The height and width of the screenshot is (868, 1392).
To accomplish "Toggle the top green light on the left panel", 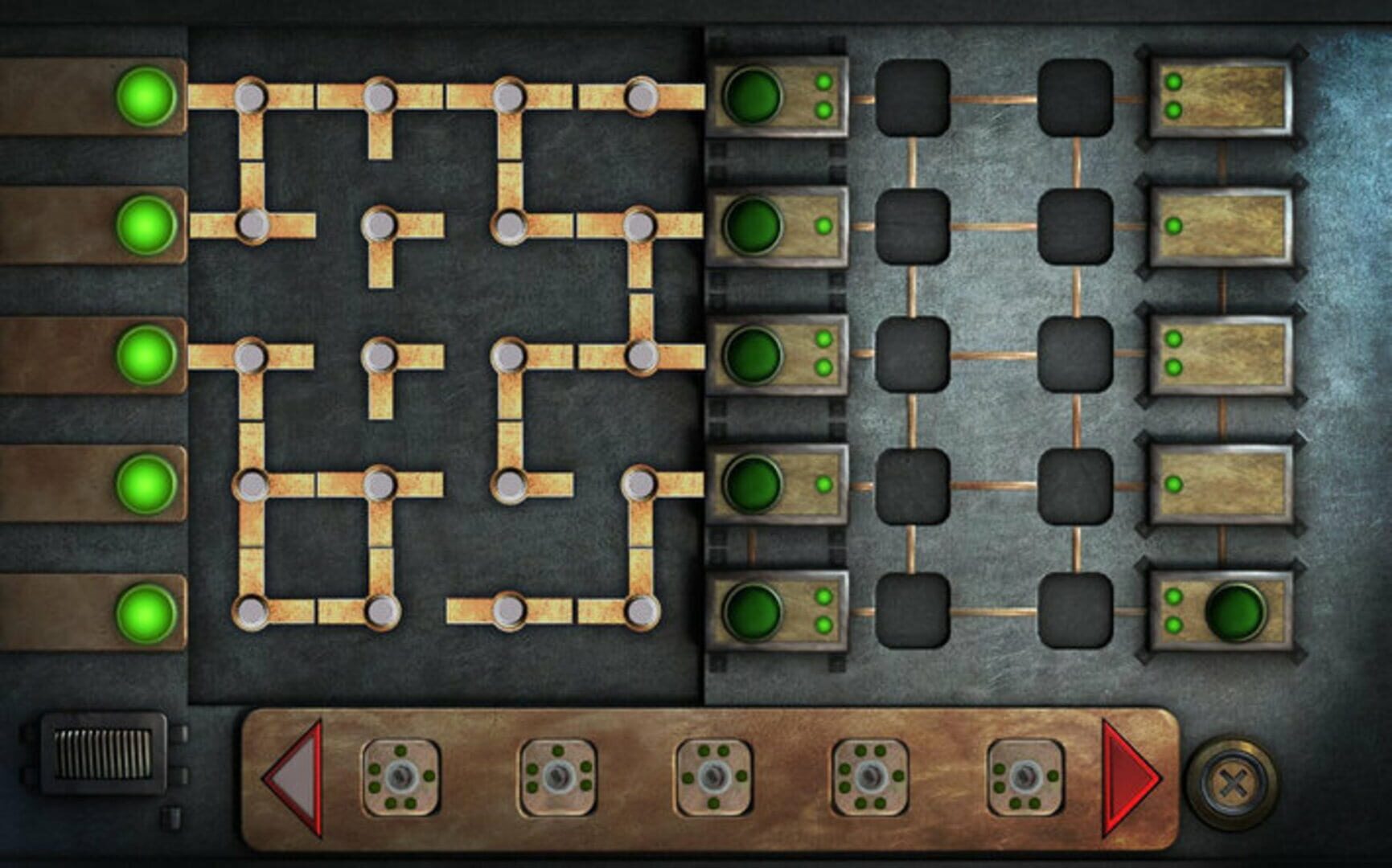I will [146, 96].
